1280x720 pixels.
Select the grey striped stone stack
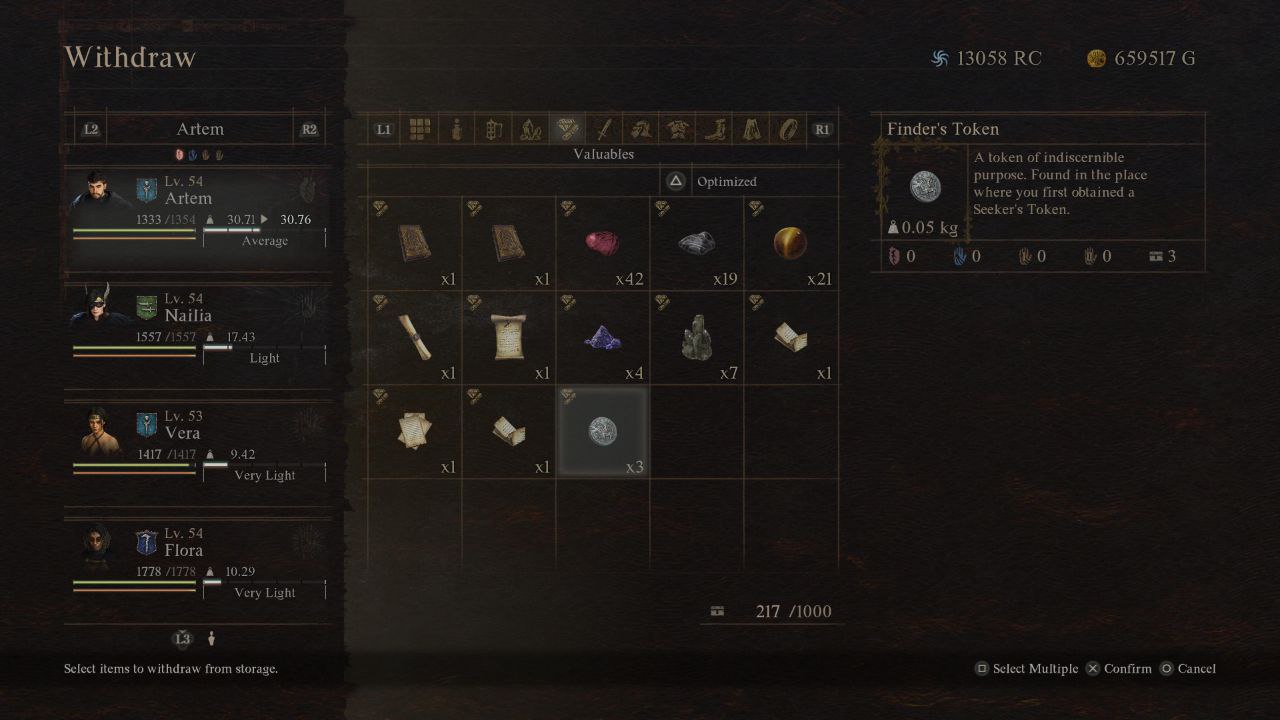click(696, 243)
